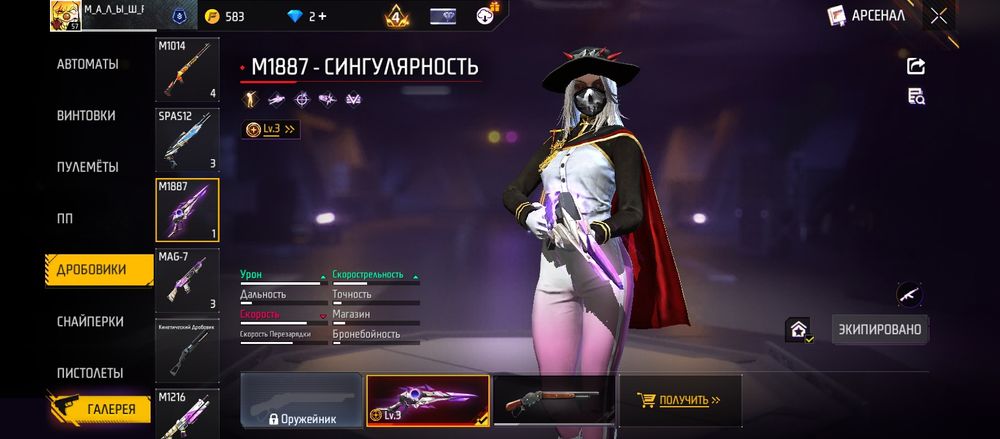Add diamonds with the plus button
The image size is (1000, 439).
(x=322, y=16)
